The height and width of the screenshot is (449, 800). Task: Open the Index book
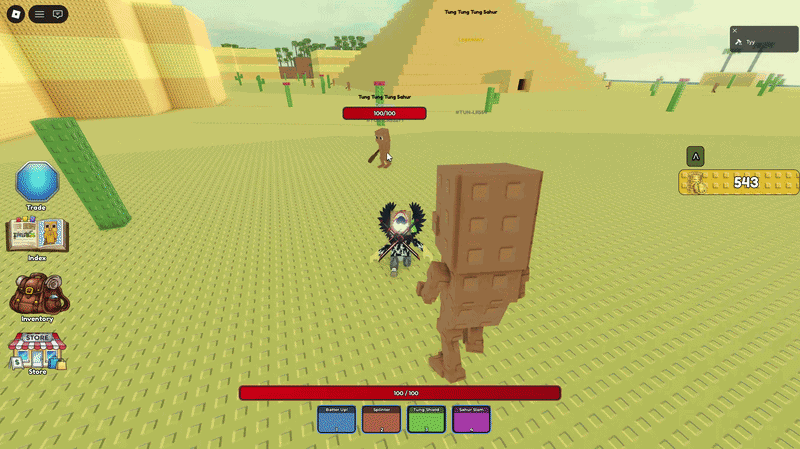pyautogui.click(x=37, y=237)
